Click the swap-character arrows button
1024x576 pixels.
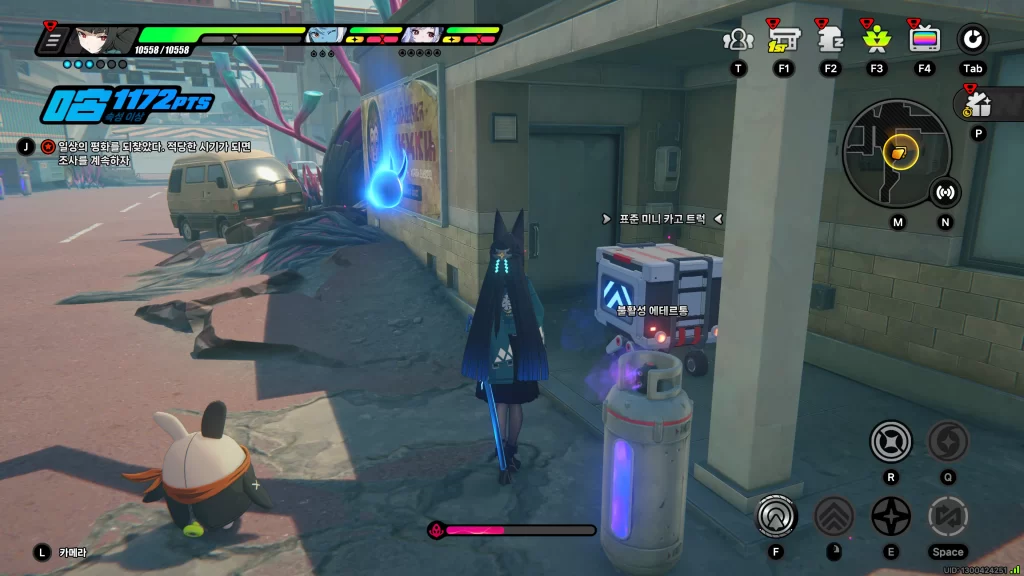(x=947, y=516)
